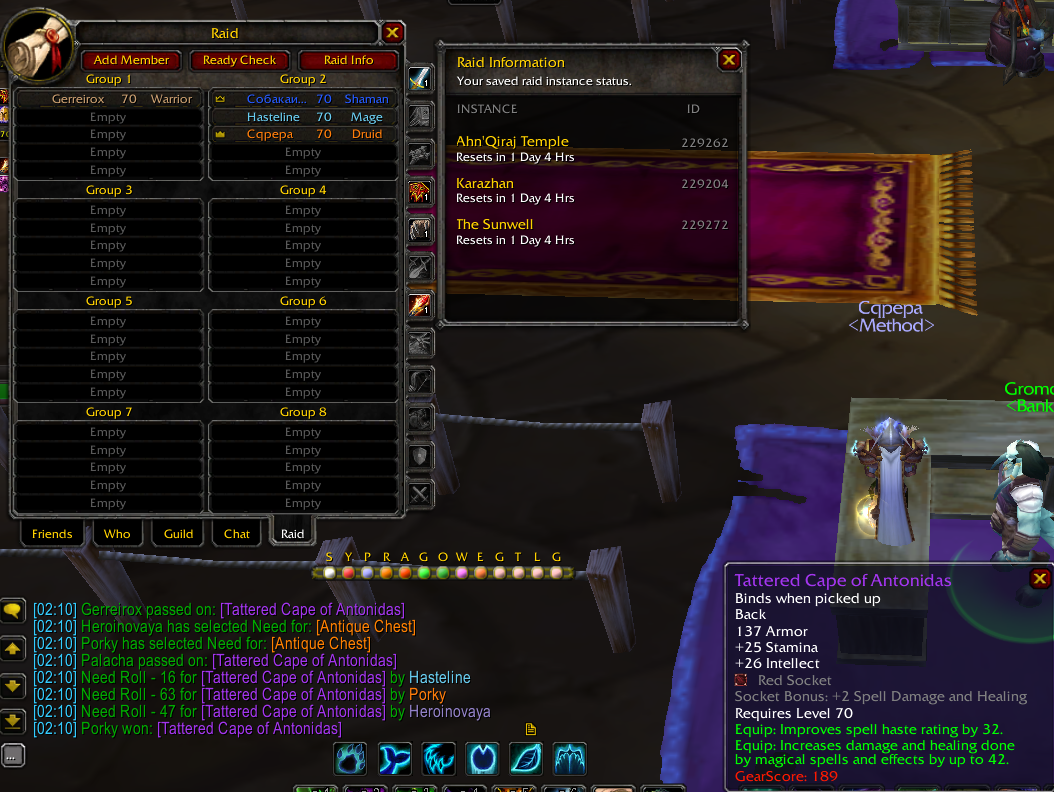Screen dimensions: 1054x792
Task: Close the Raid window
Action: (x=393, y=33)
